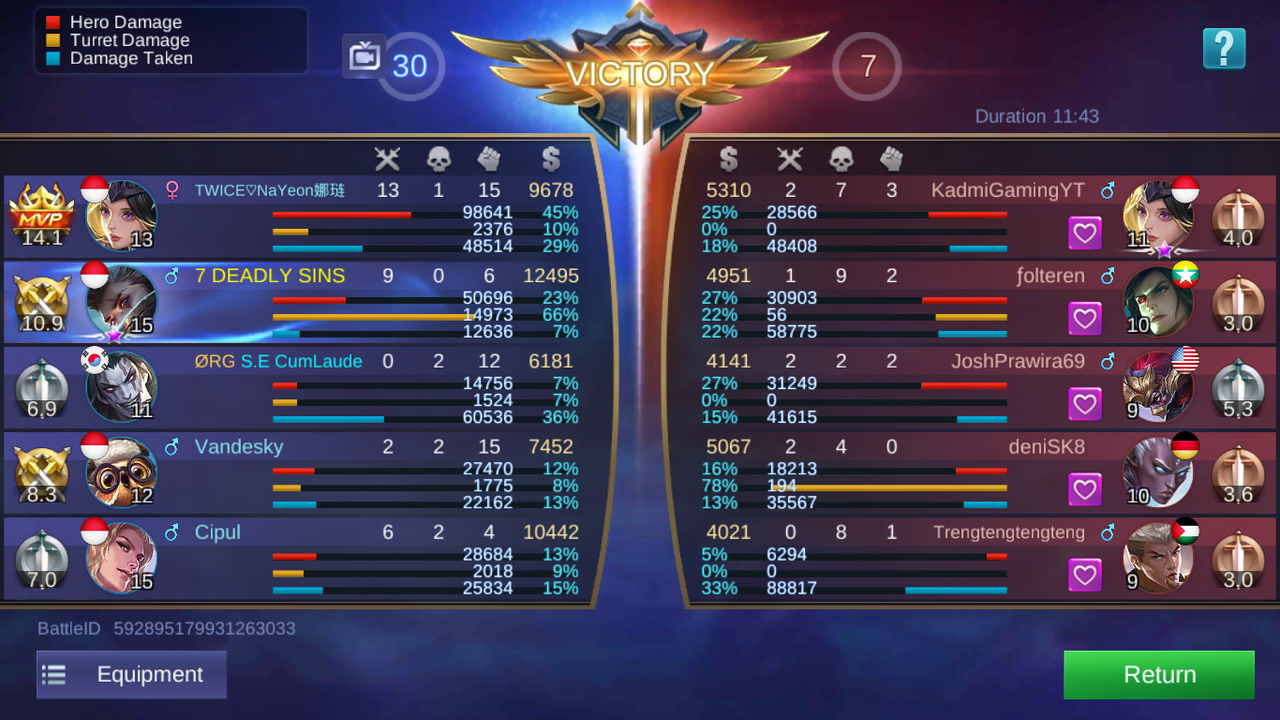The image size is (1280, 720).
Task: Select Trengtengtengteng's hero portrait
Action: 1158,557
